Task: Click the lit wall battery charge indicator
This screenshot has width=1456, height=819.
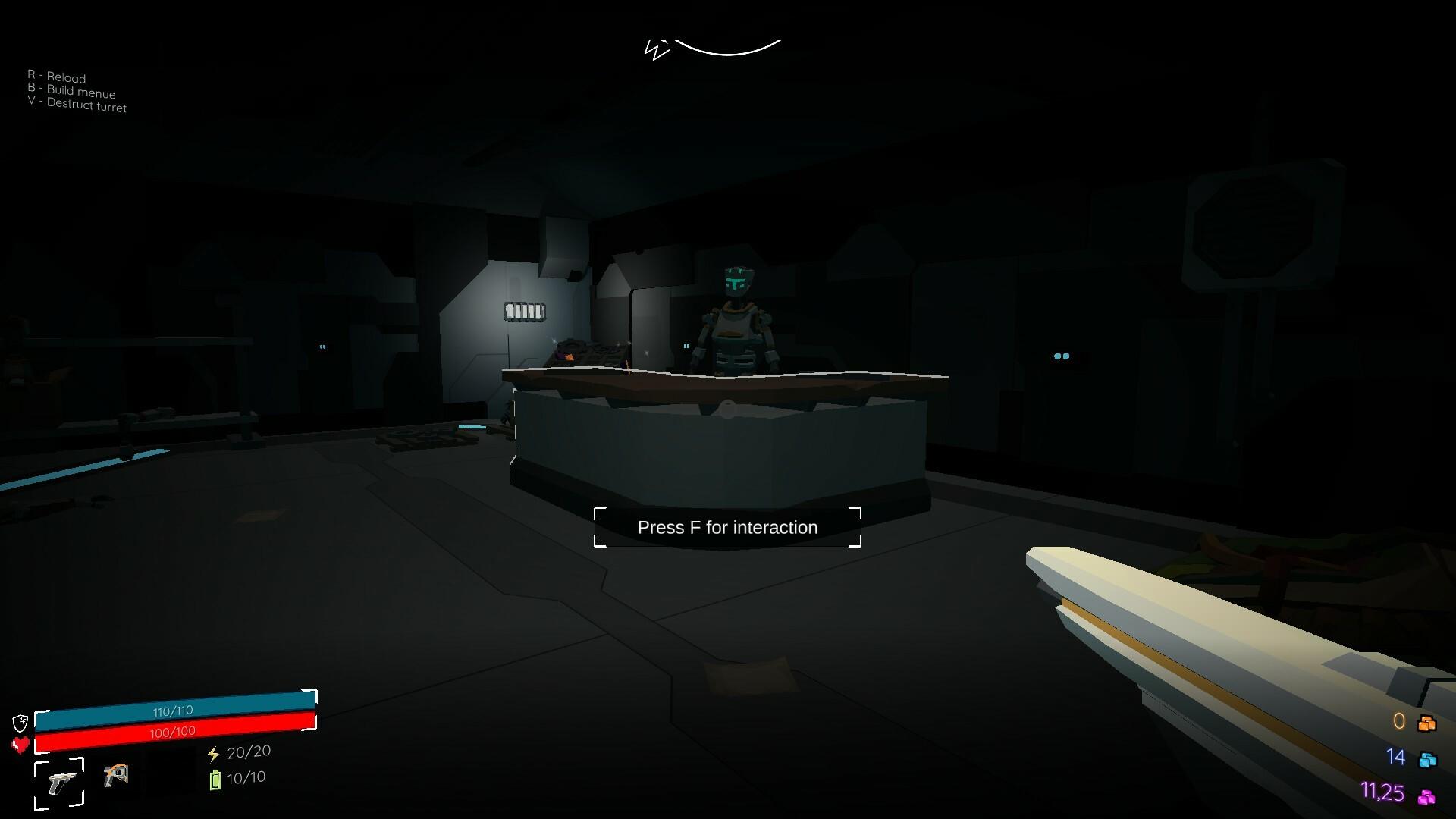Action: coord(523,311)
